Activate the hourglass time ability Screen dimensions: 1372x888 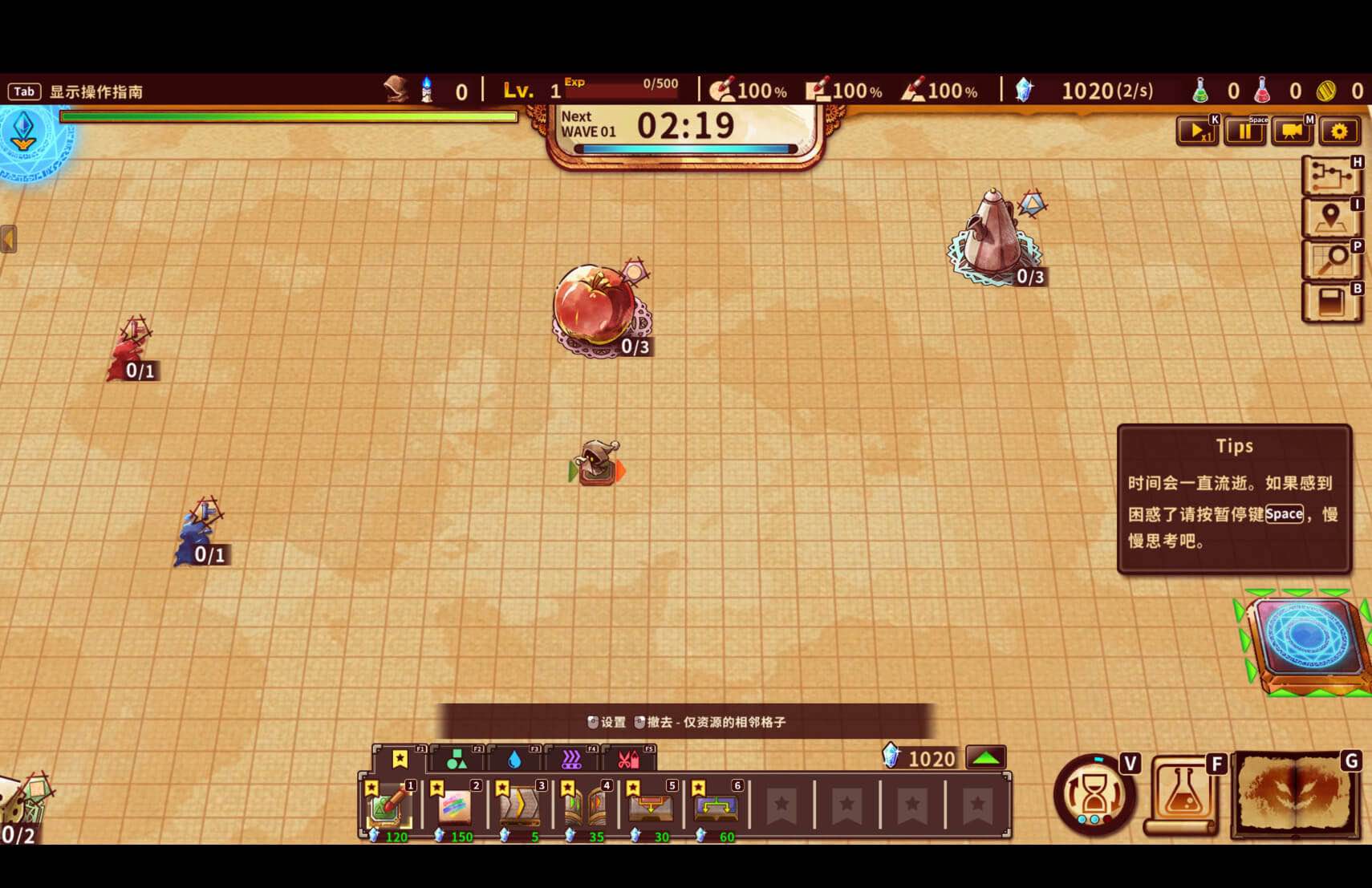pos(1094,795)
